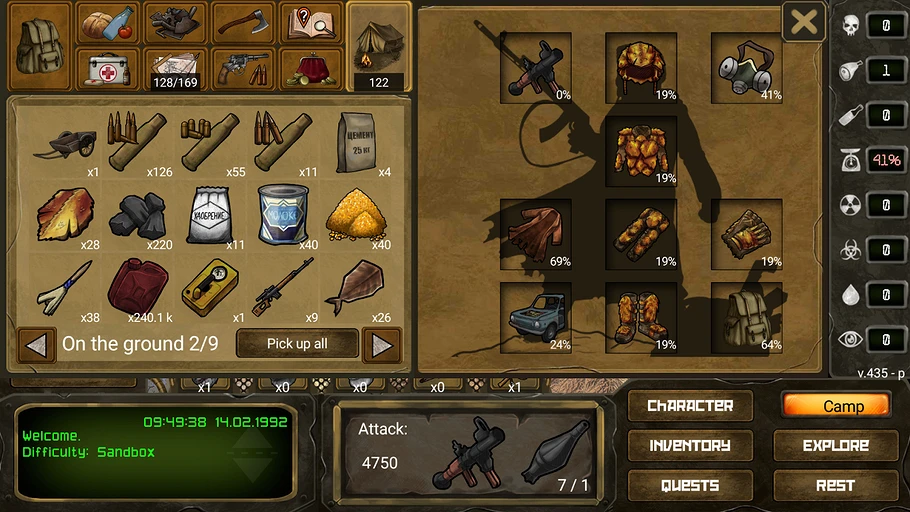Image resolution: width=910 pixels, height=512 pixels.
Task: Pick up all ground items
Action: click(x=297, y=344)
